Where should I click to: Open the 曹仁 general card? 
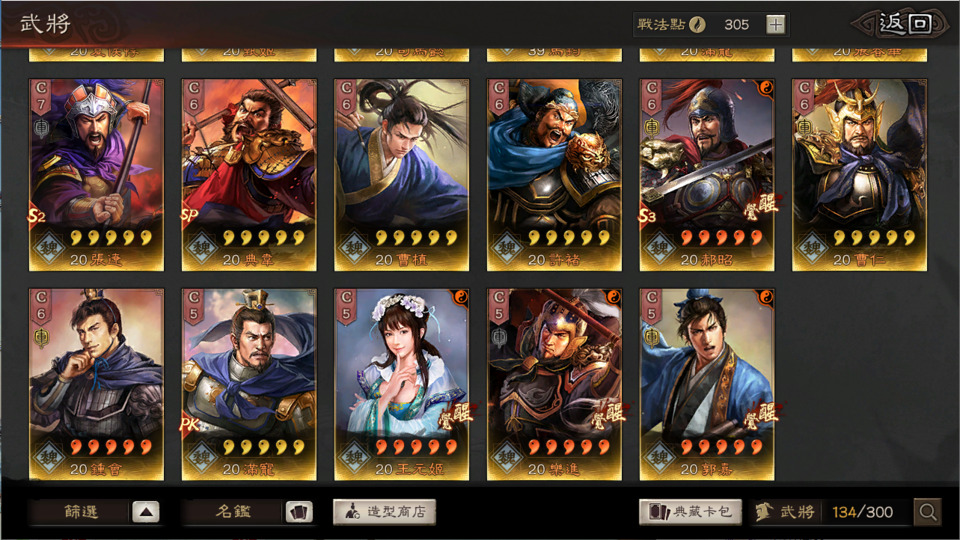pyautogui.click(x=859, y=175)
